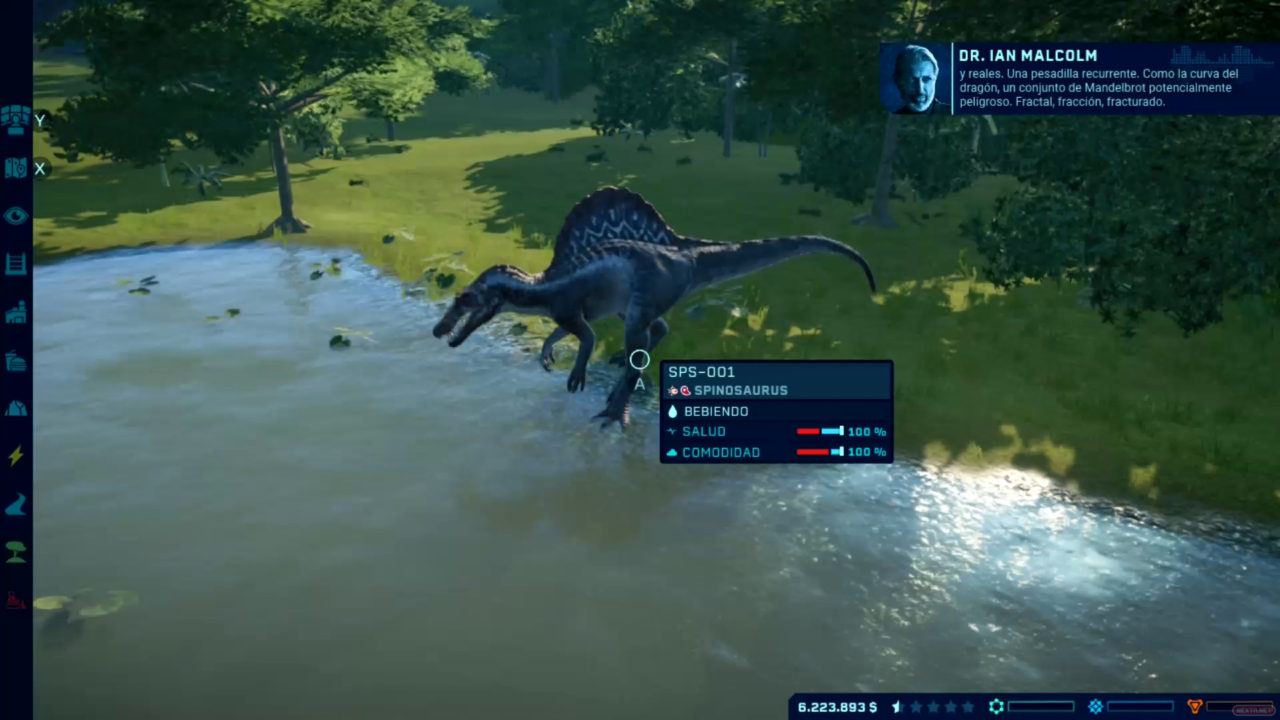
Task: Open the orange security division icon
Action: 1194,707
